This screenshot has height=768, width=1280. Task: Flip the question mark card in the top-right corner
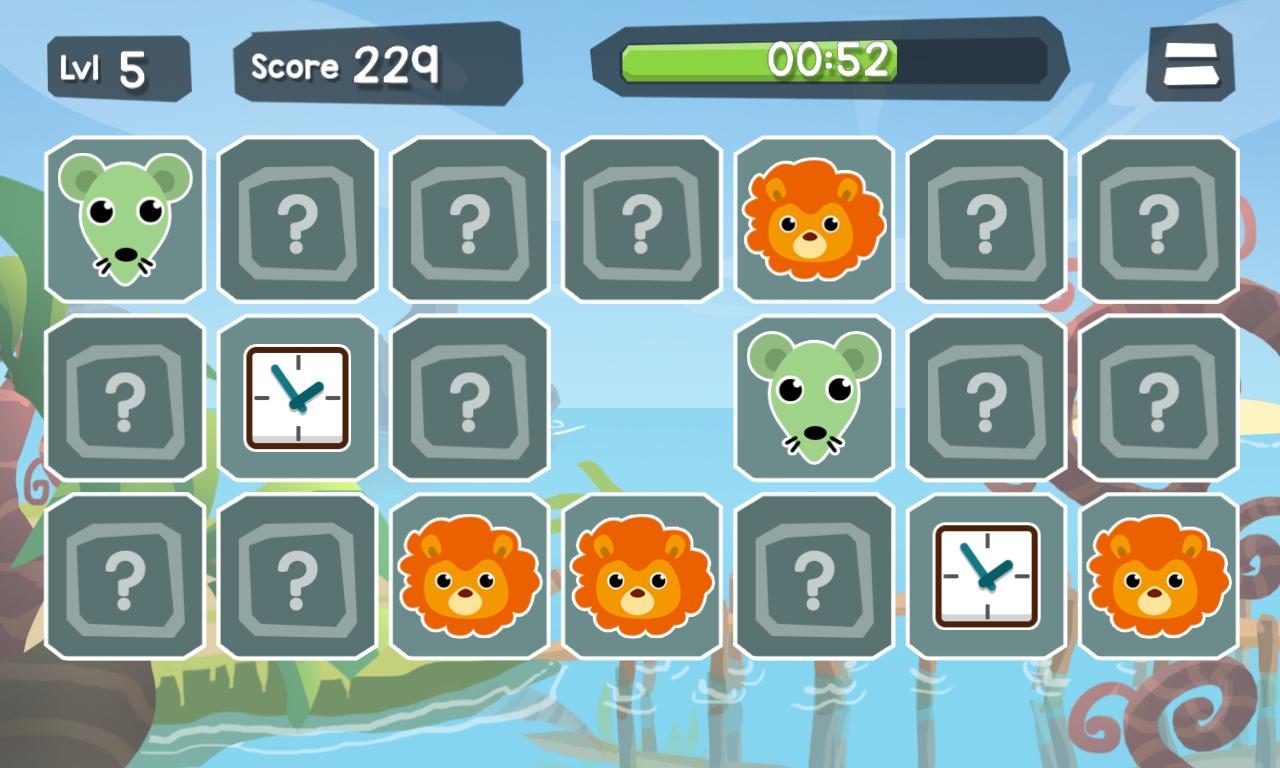point(1158,220)
